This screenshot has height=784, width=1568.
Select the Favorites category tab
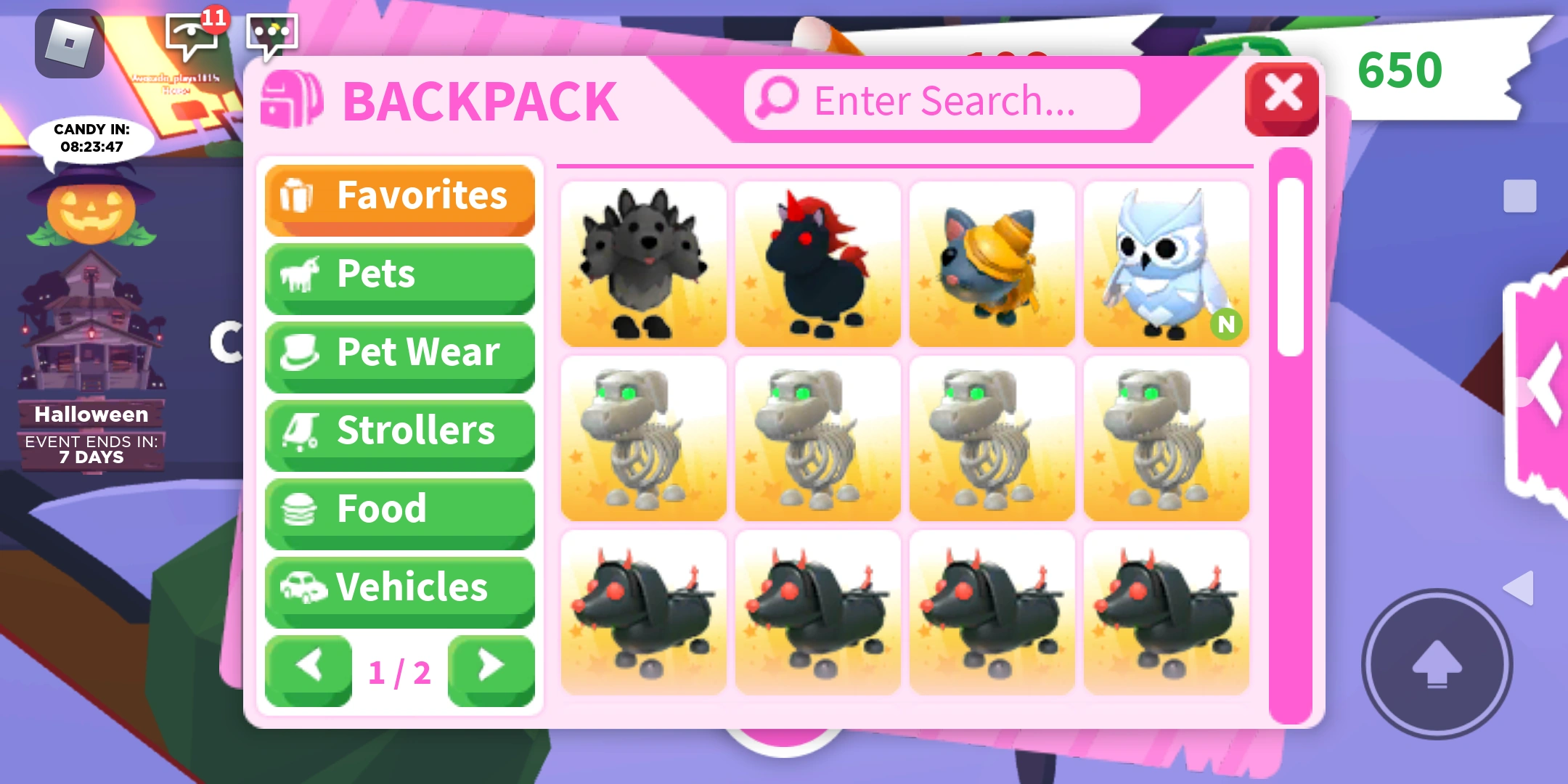click(x=399, y=195)
